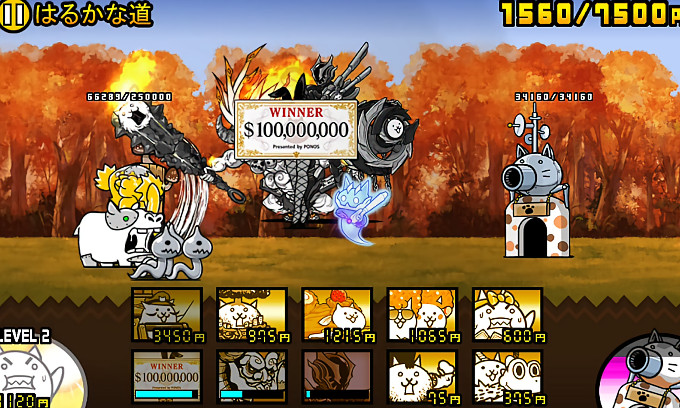Select the recharging white demon-mask unit slot

(x=252, y=376)
